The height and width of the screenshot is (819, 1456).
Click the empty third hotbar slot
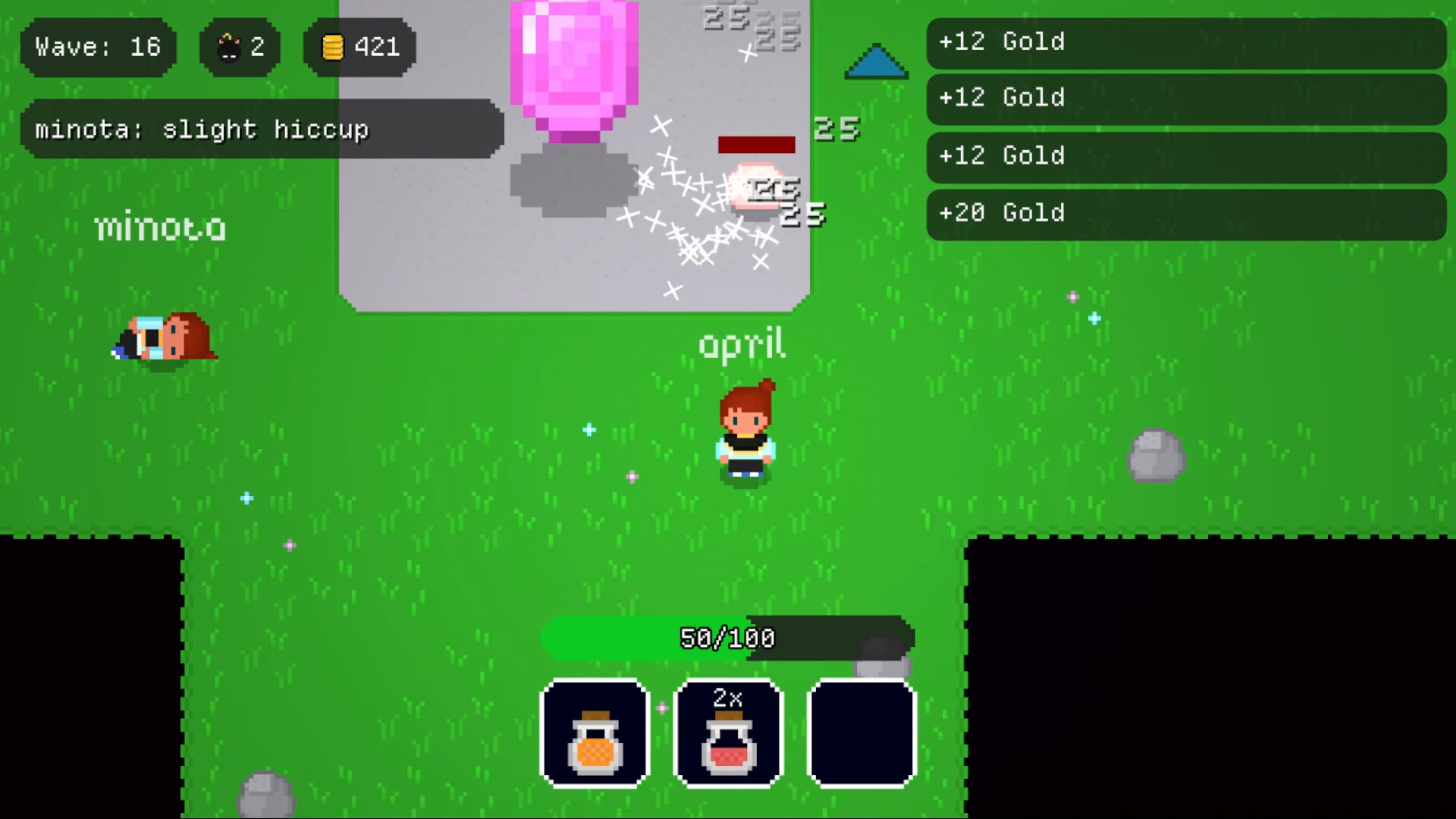[861, 734]
